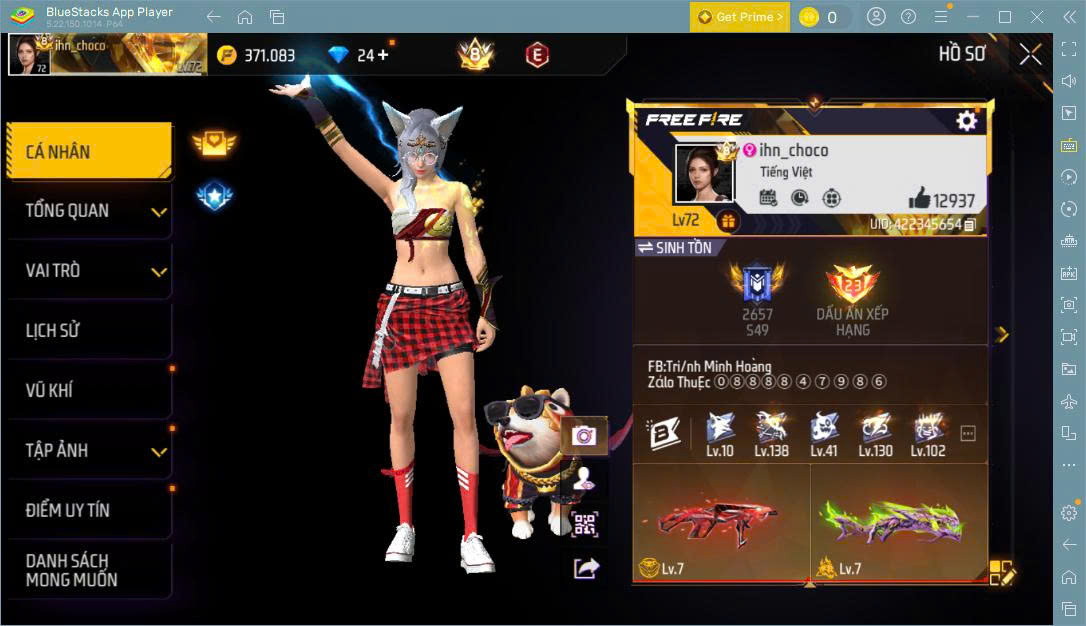Open the VŨ KHÍ section

88,391
